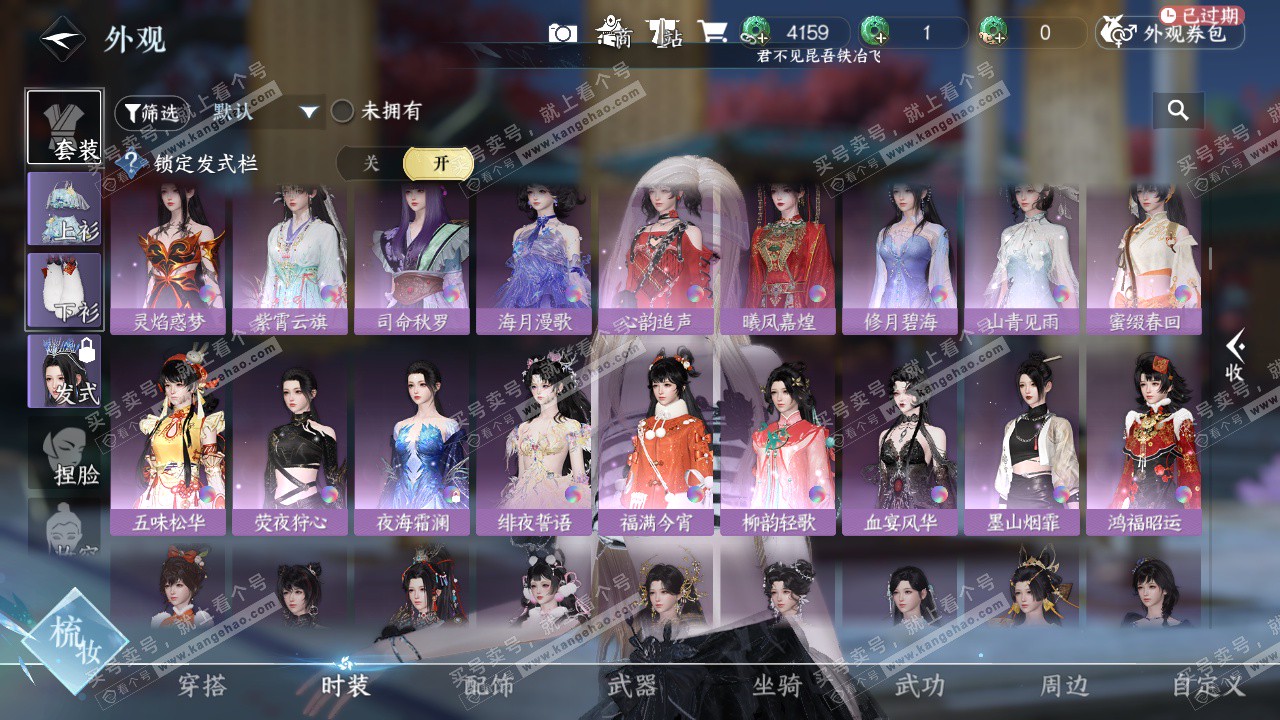Select the 上衫 category tab
The width and height of the screenshot is (1280, 720).
[64, 209]
